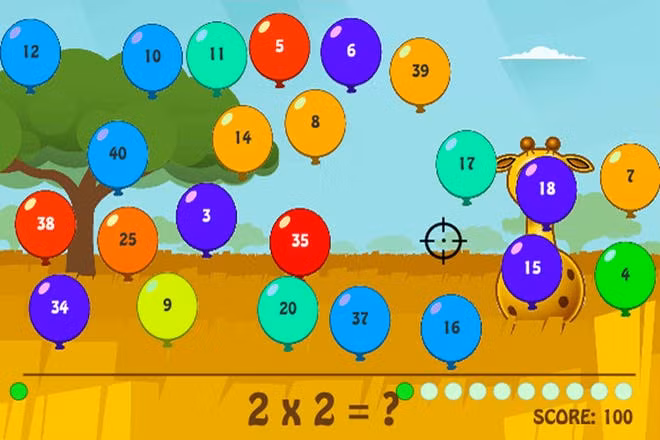Screen dimensions: 660x440
Task: Select the orange balloon with 25
Action: (x=128, y=240)
